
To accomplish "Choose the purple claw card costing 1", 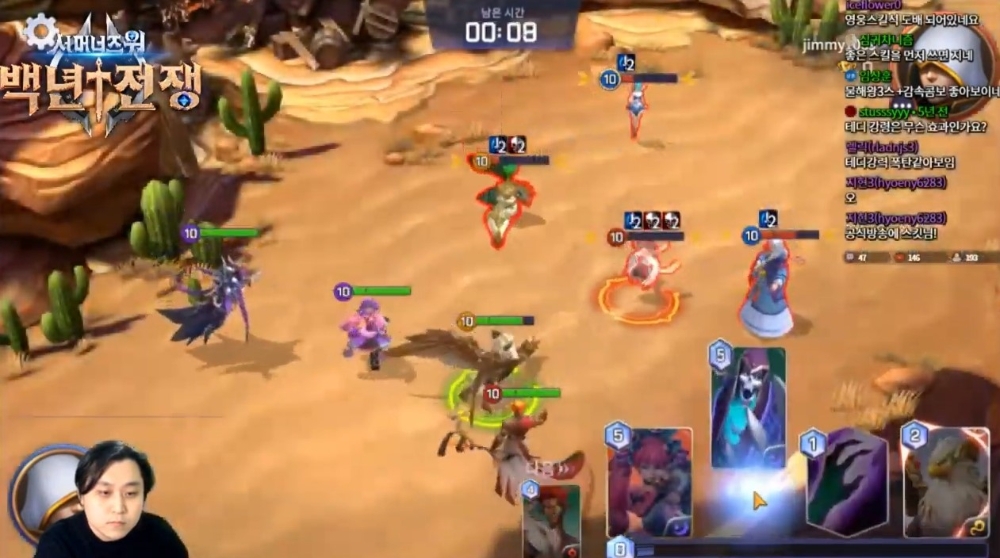I will [847, 482].
